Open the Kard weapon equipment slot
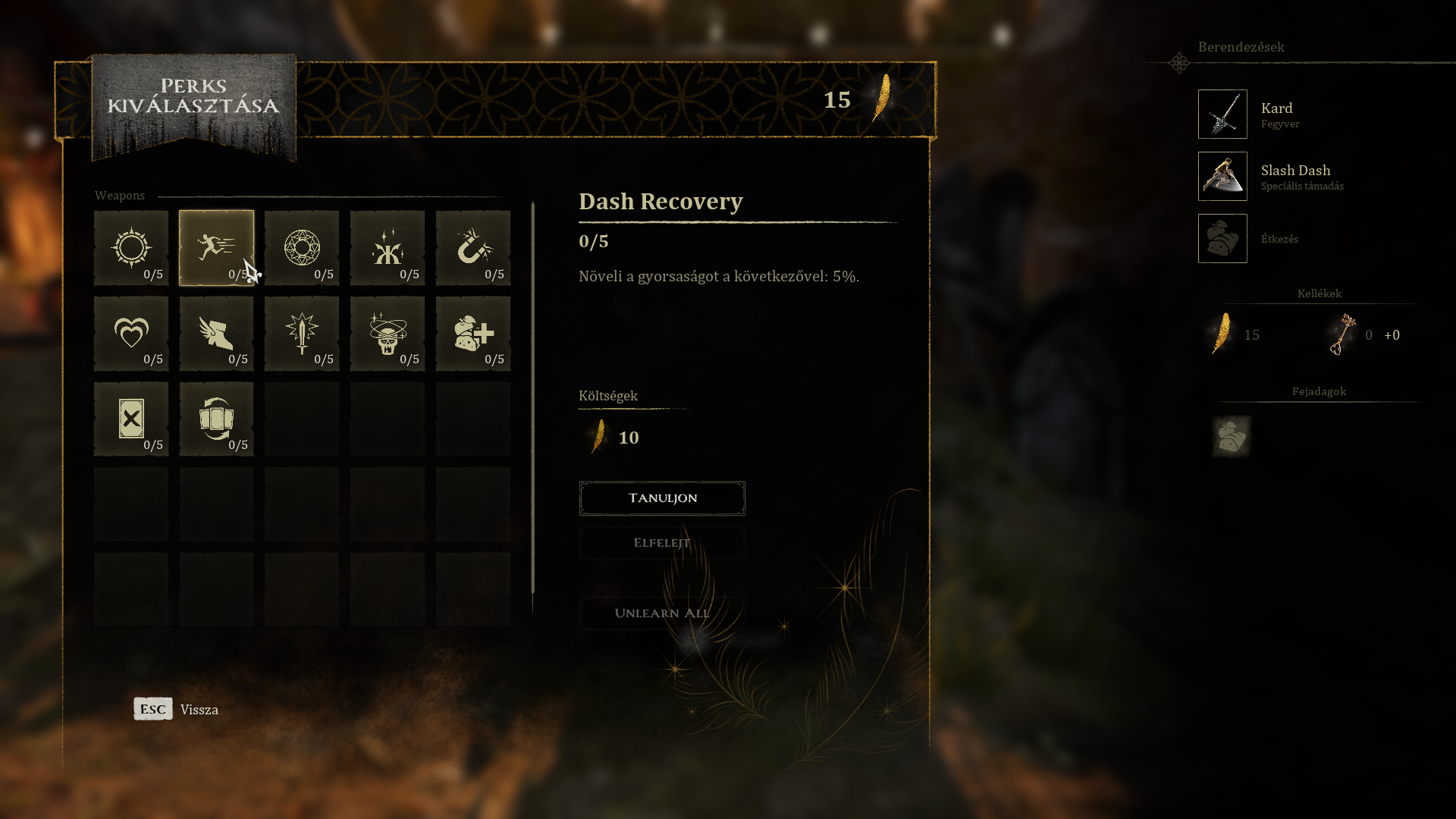The height and width of the screenshot is (819, 1456). coord(1222,115)
